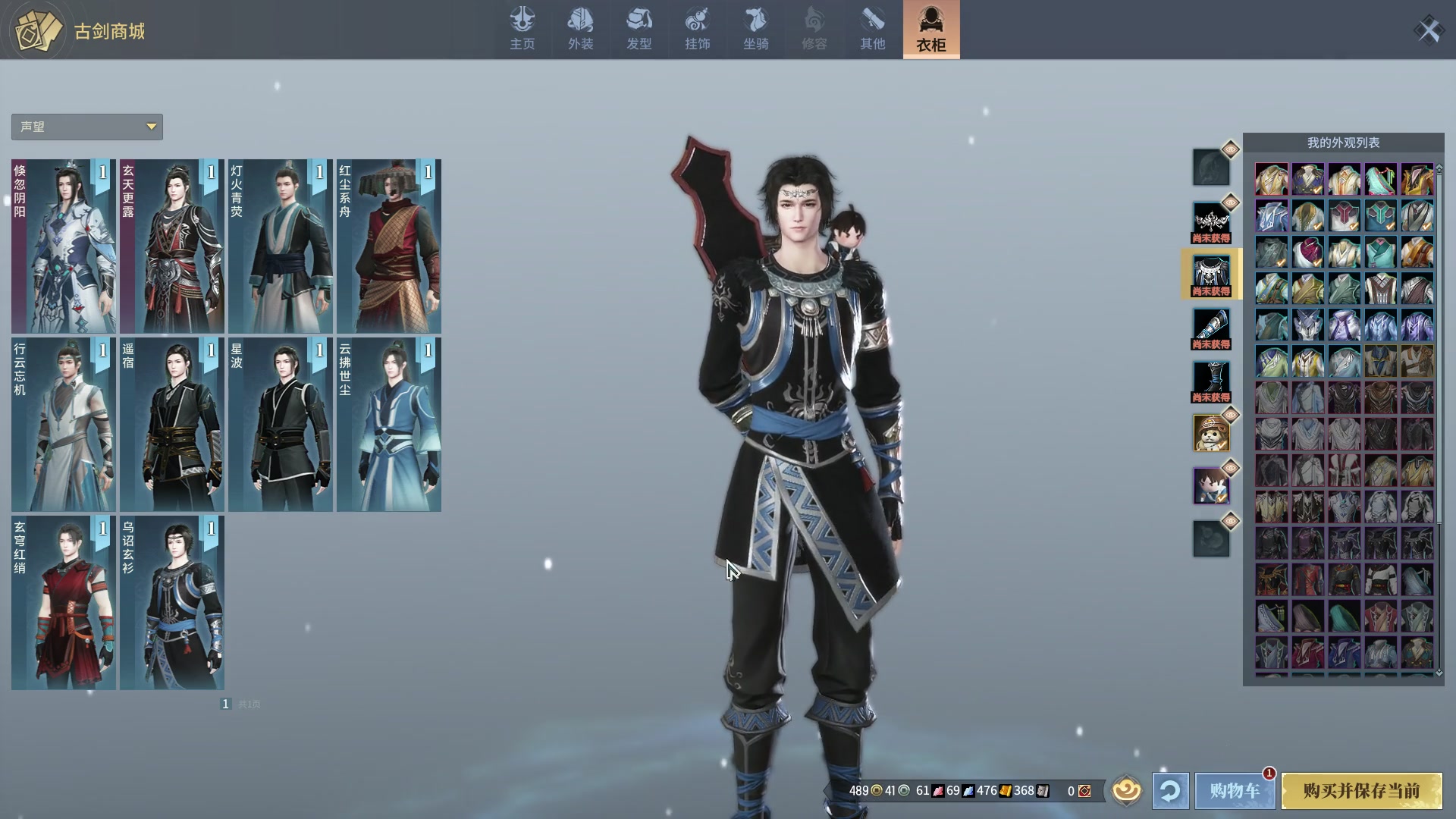This screenshot has width=1456, height=819.
Task: Select the 红尘系舟 outfit thumbnail
Action: (388, 246)
